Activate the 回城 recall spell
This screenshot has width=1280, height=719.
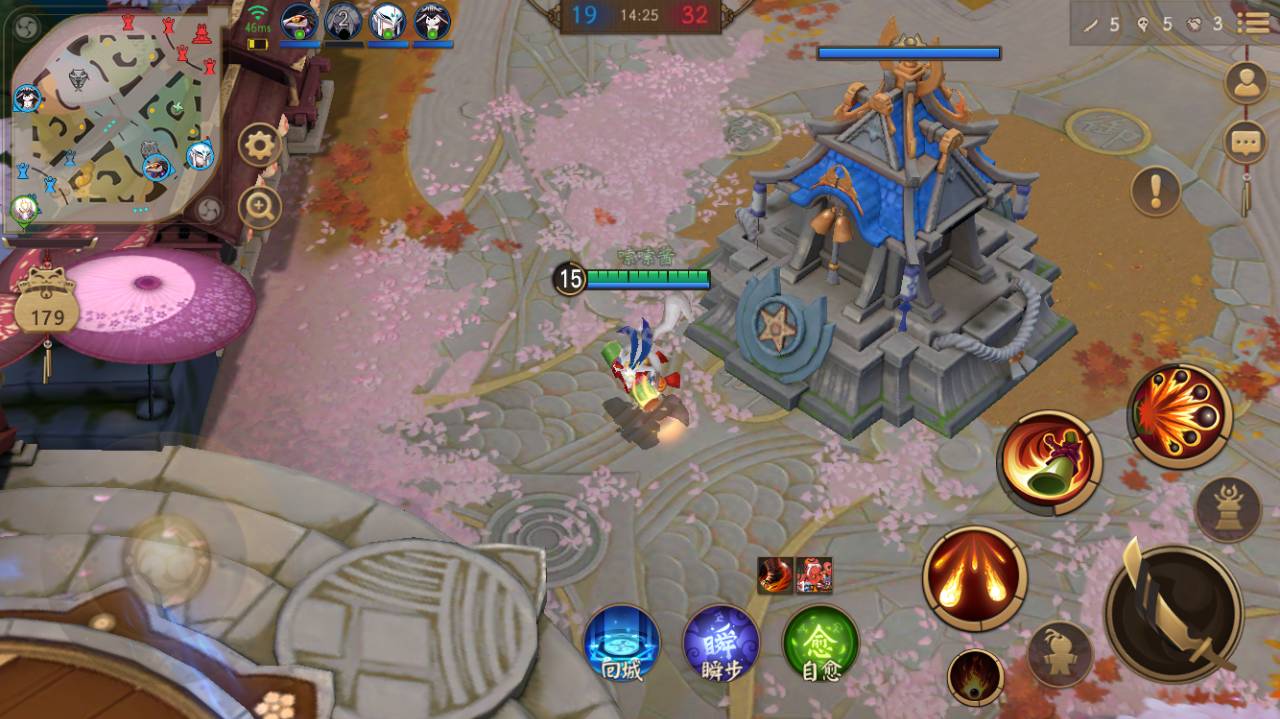point(622,642)
